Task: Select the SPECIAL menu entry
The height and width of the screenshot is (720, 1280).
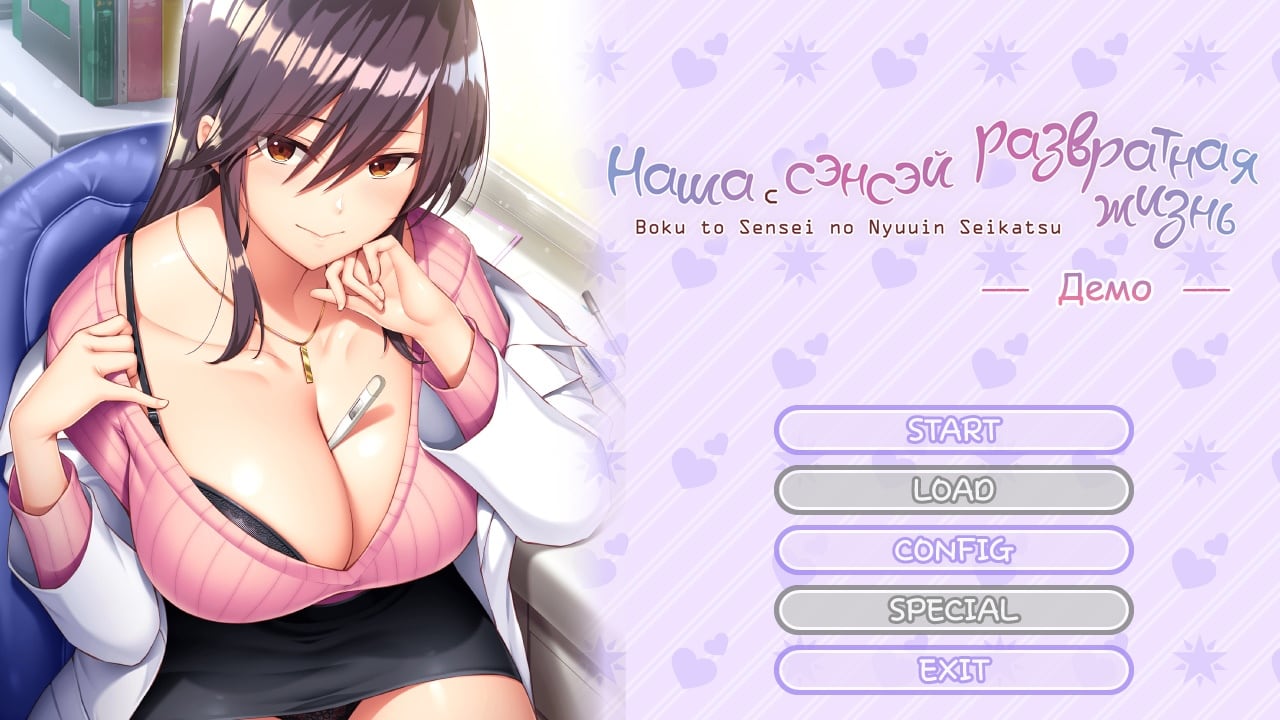Action: click(953, 610)
